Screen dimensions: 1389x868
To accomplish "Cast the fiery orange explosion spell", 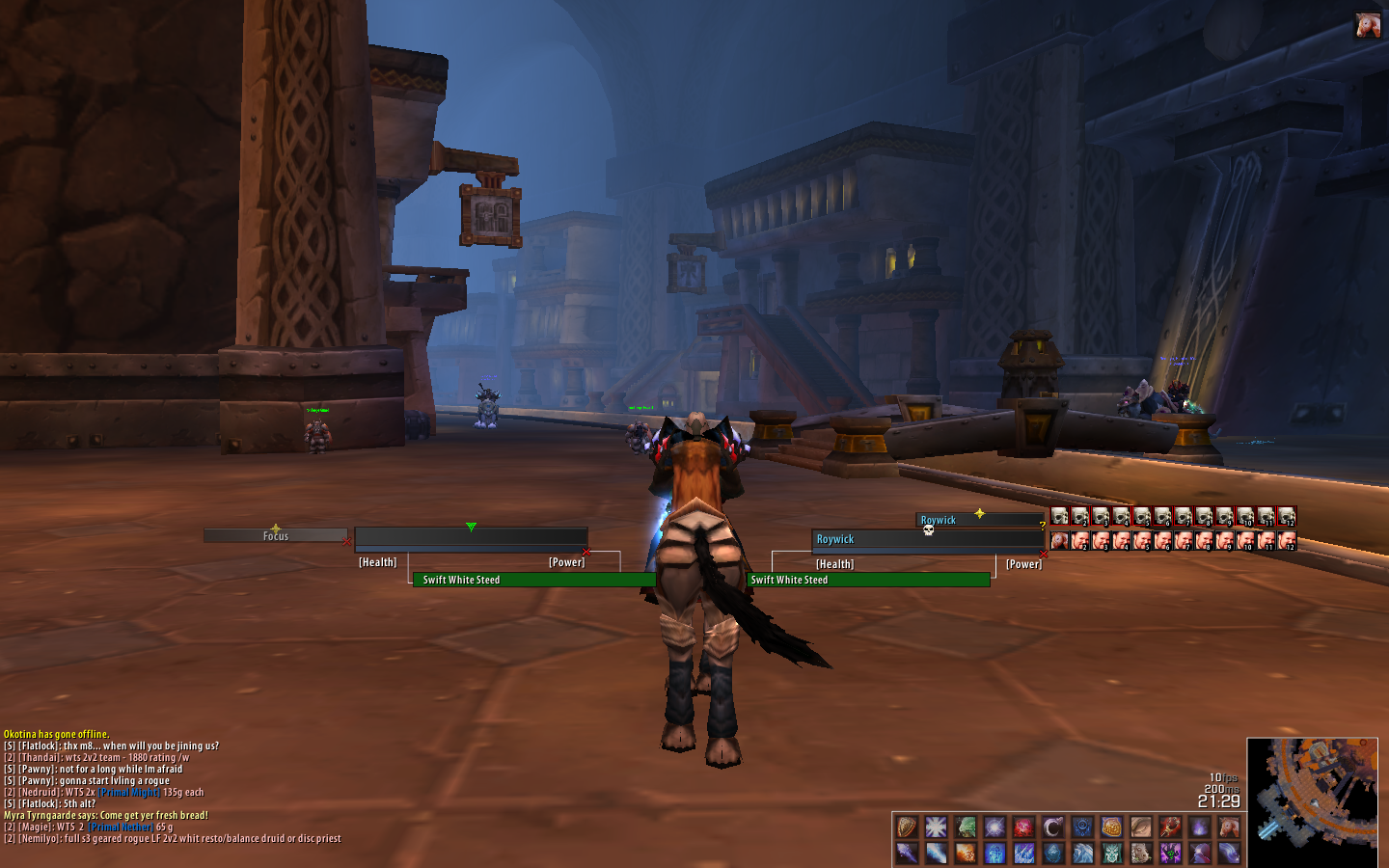I will point(966,853).
